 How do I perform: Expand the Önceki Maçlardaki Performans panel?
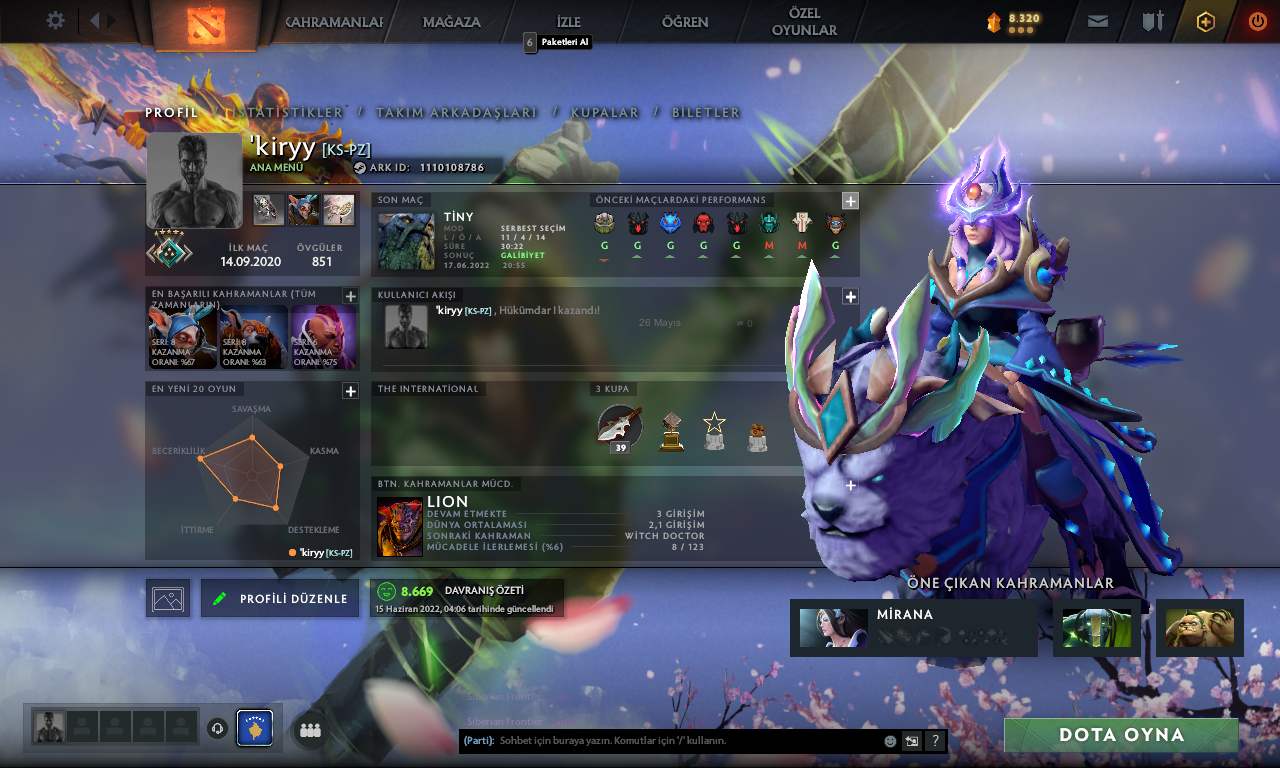[849, 200]
